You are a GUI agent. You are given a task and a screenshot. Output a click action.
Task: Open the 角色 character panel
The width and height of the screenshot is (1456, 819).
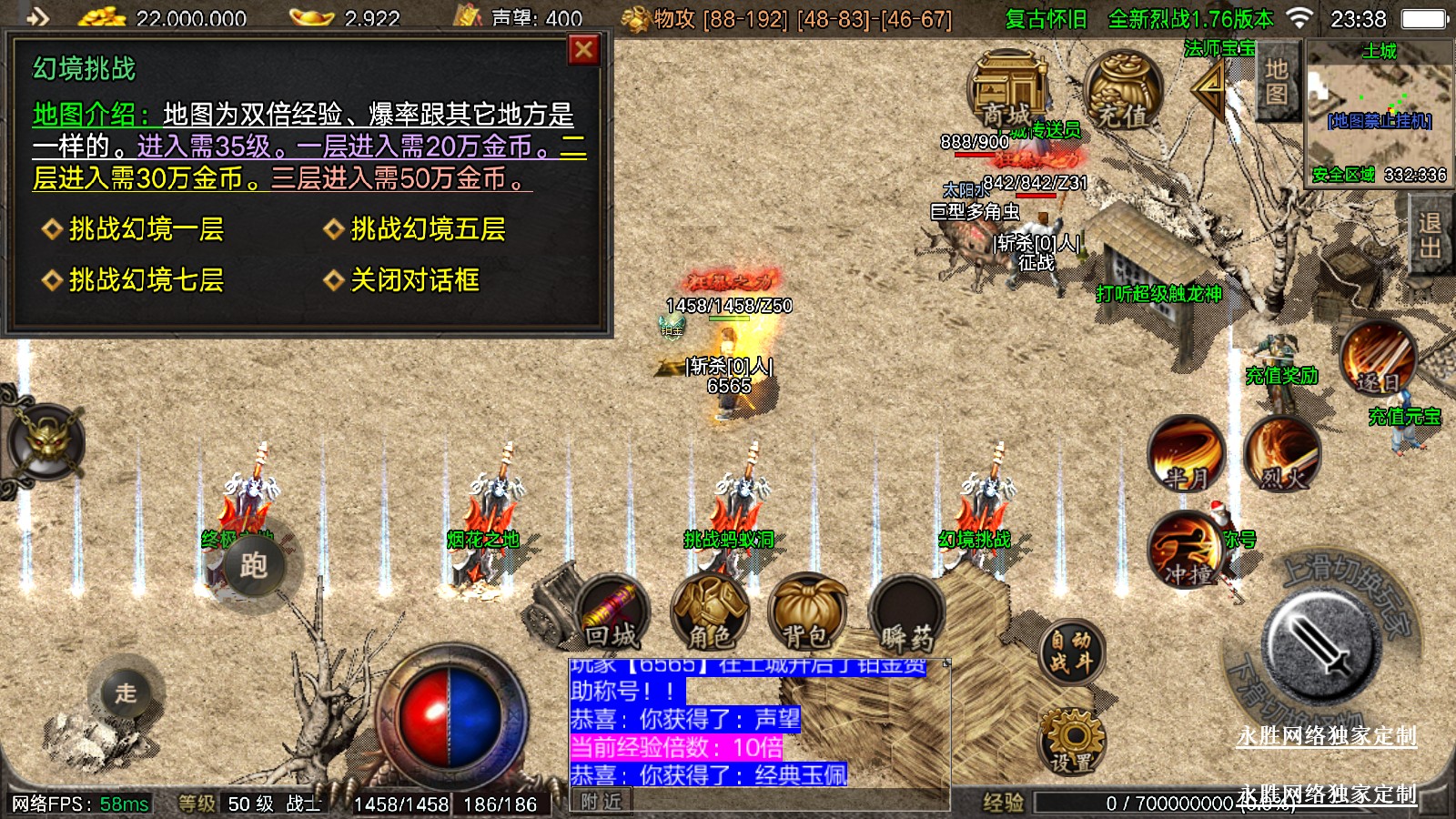(x=709, y=612)
